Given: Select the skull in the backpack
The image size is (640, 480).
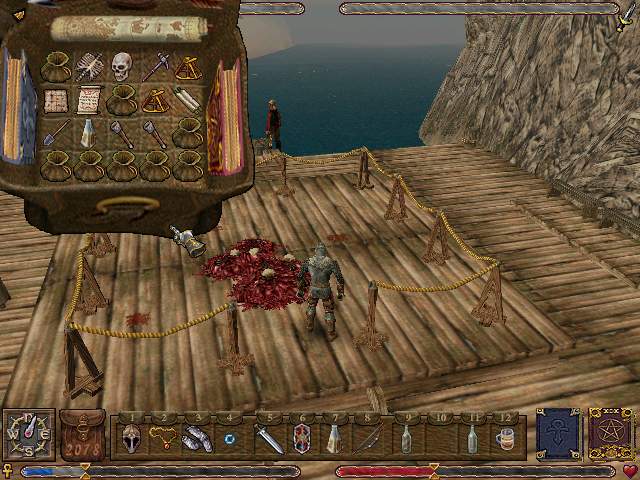Looking at the screenshot, I should [122, 66].
